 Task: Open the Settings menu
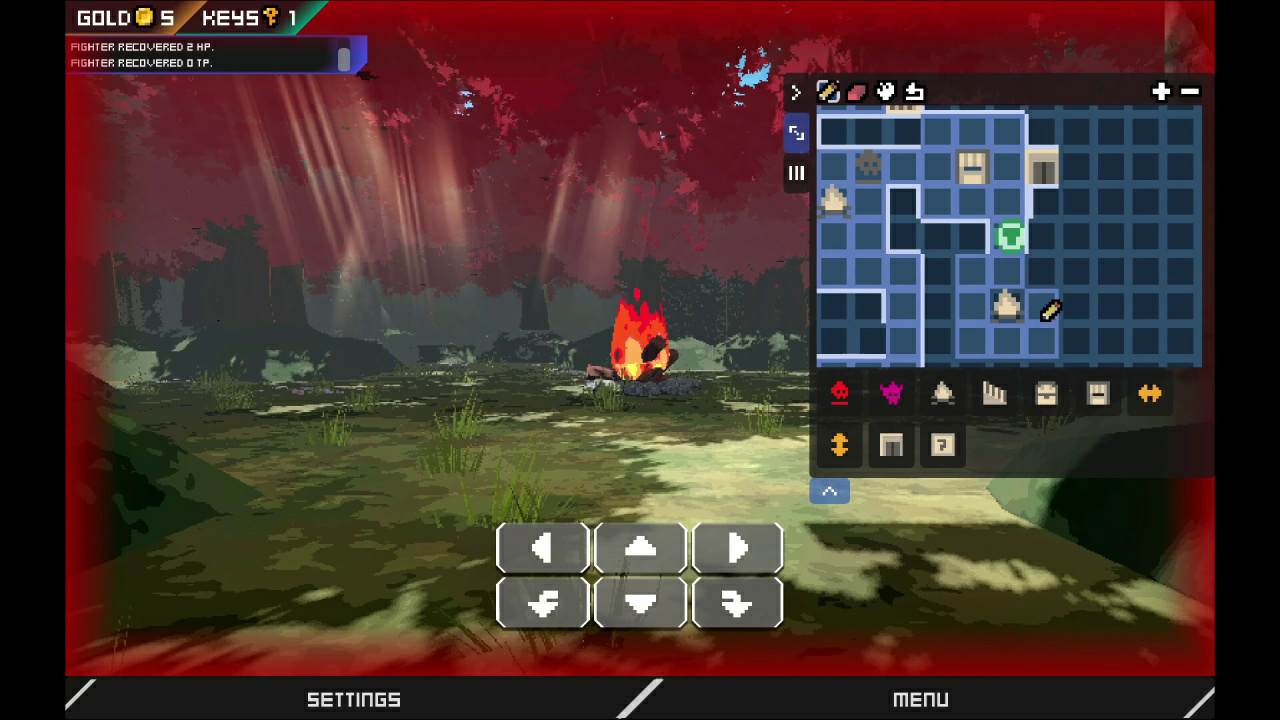point(353,699)
